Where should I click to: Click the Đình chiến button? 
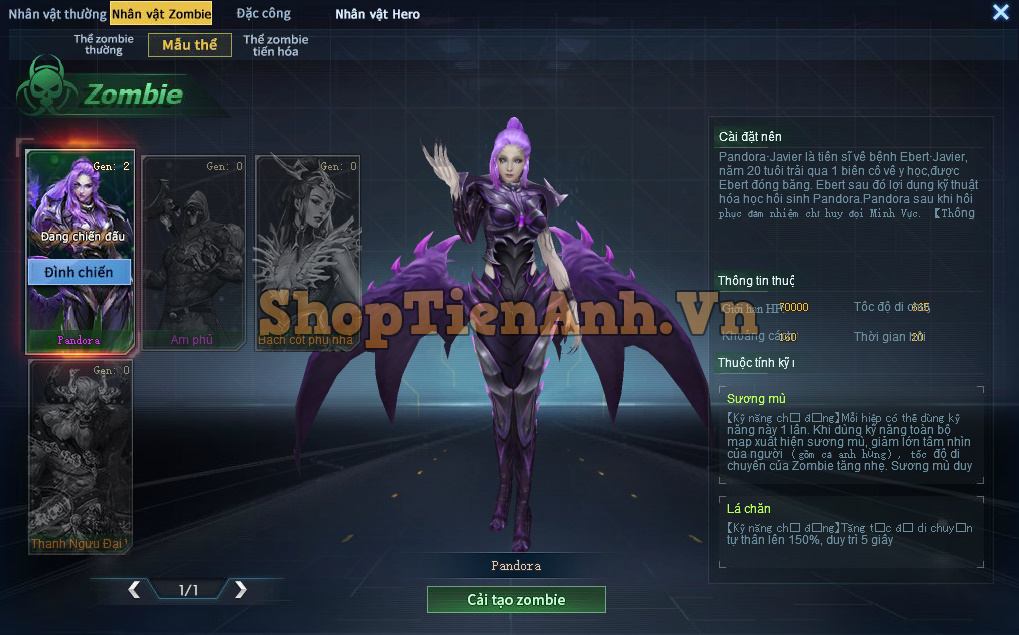79,272
